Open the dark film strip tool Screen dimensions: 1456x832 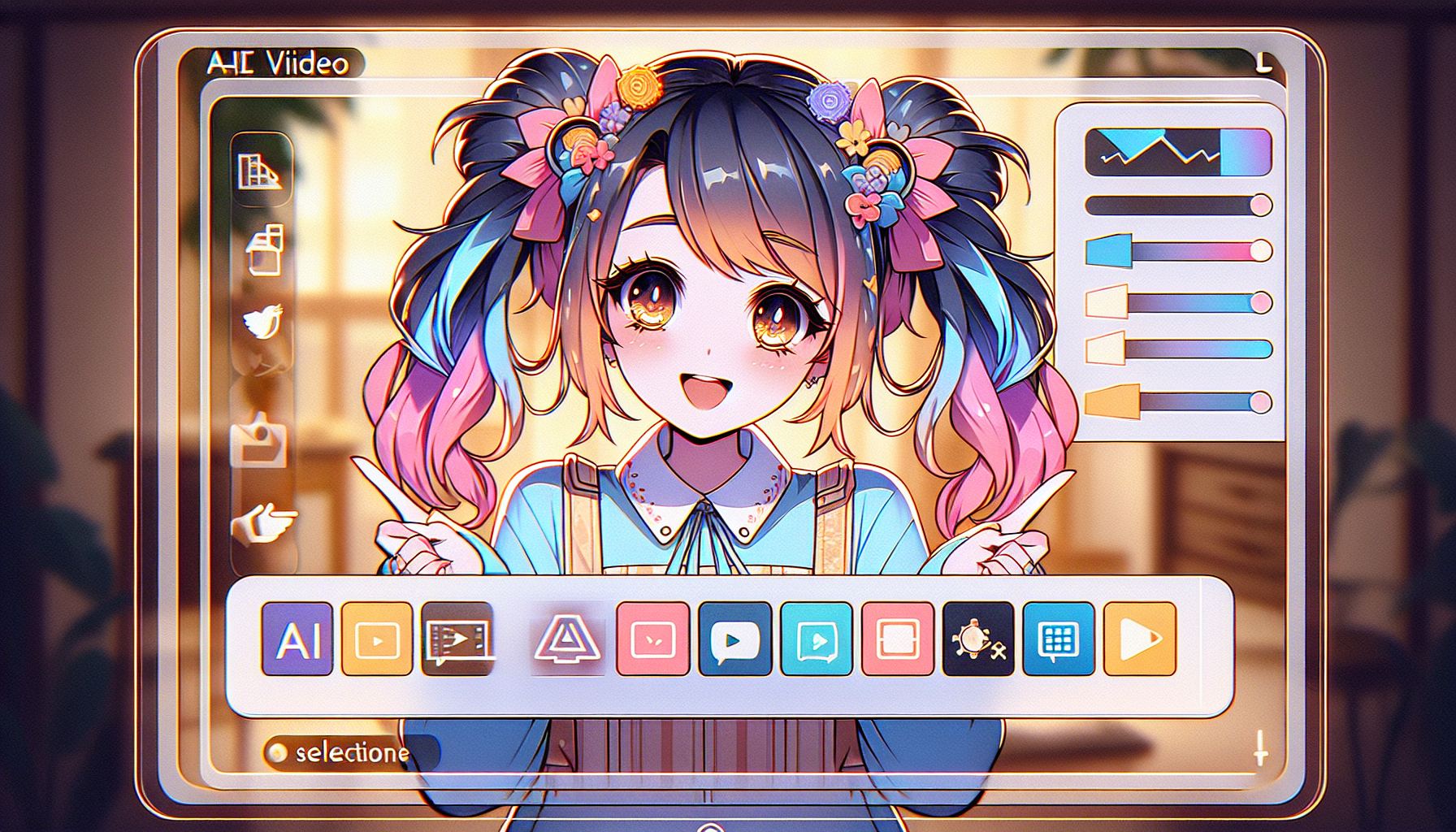coord(457,639)
